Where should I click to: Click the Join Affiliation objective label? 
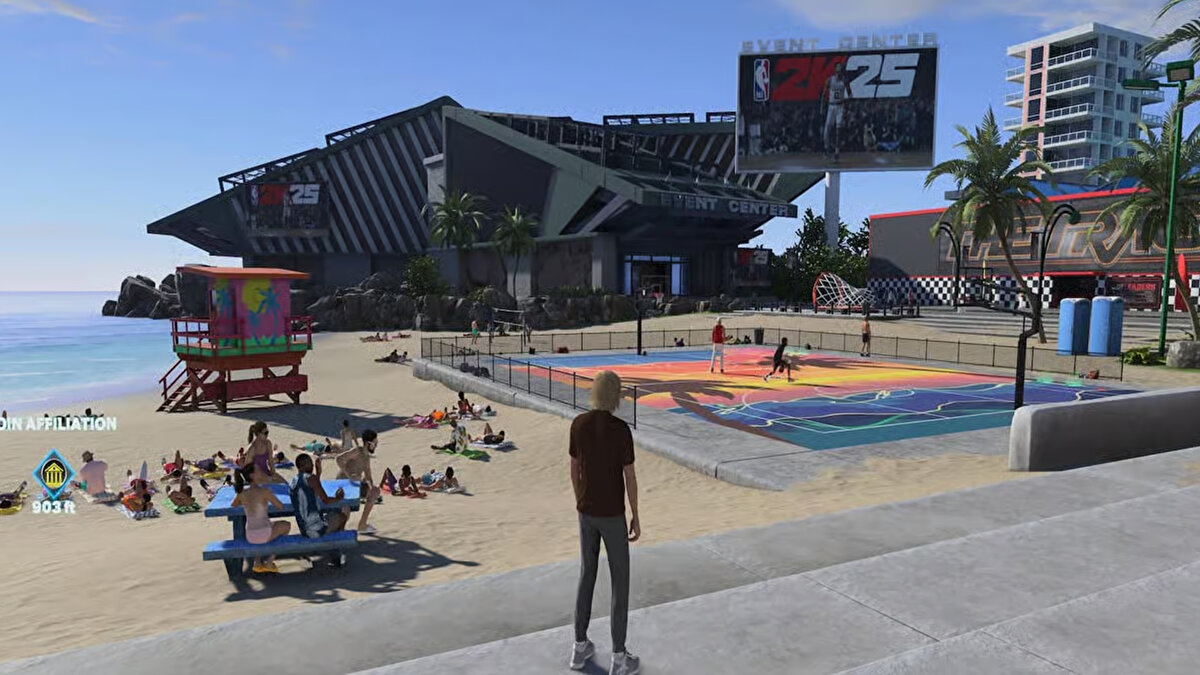point(58,423)
